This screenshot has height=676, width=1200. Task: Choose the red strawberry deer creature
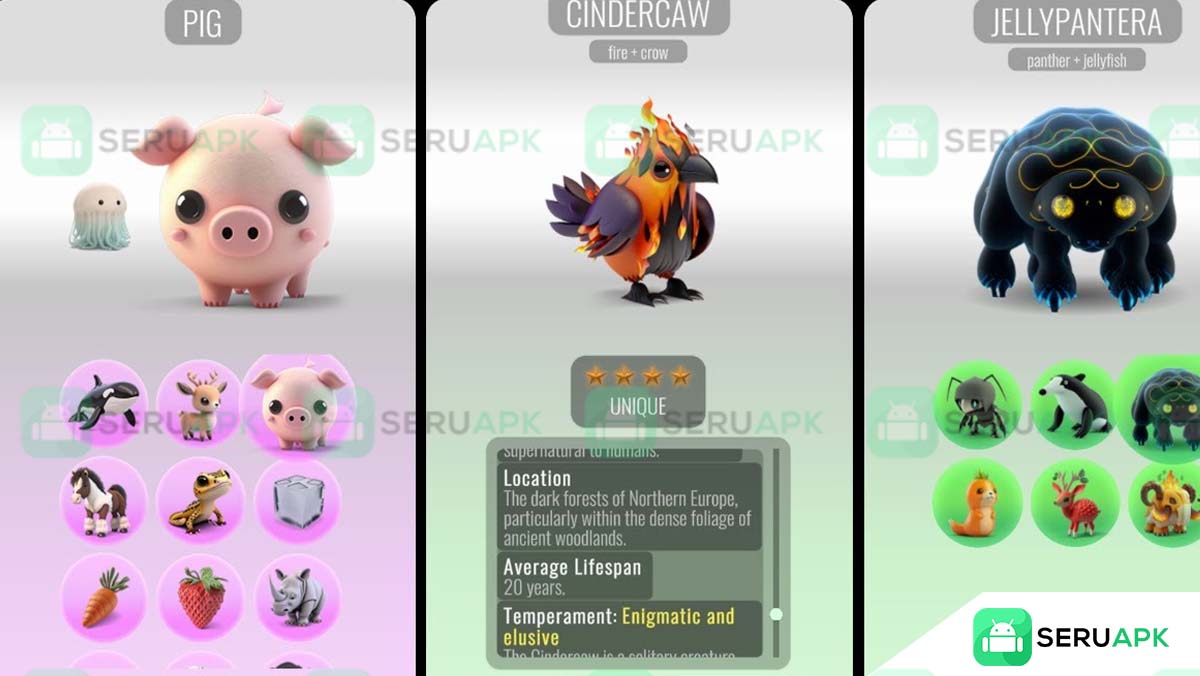(x=1075, y=503)
